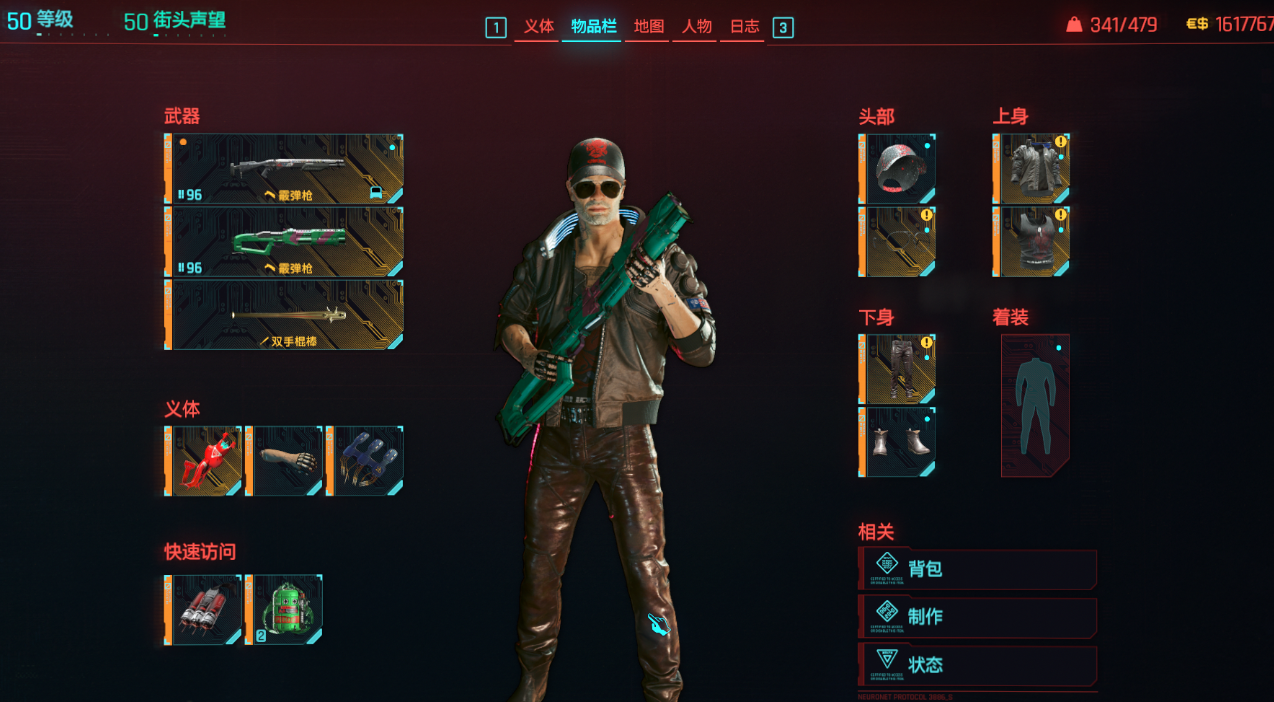Select the tank top inner torso slot
Image resolution: width=1274 pixels, height=702 pixels.
pyautogui.click(x=1032, y=242)
